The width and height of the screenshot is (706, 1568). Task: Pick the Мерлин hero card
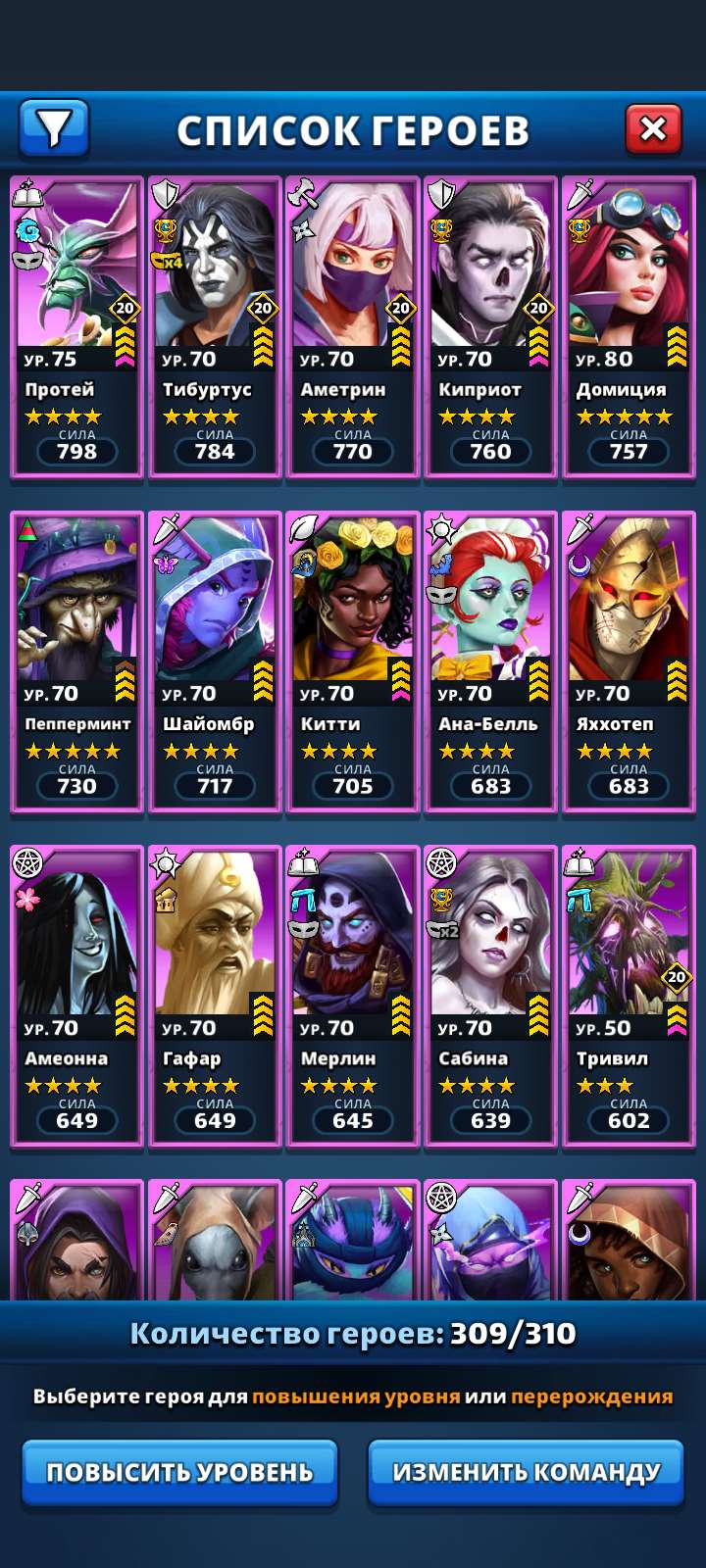click(x=353, y=996)
